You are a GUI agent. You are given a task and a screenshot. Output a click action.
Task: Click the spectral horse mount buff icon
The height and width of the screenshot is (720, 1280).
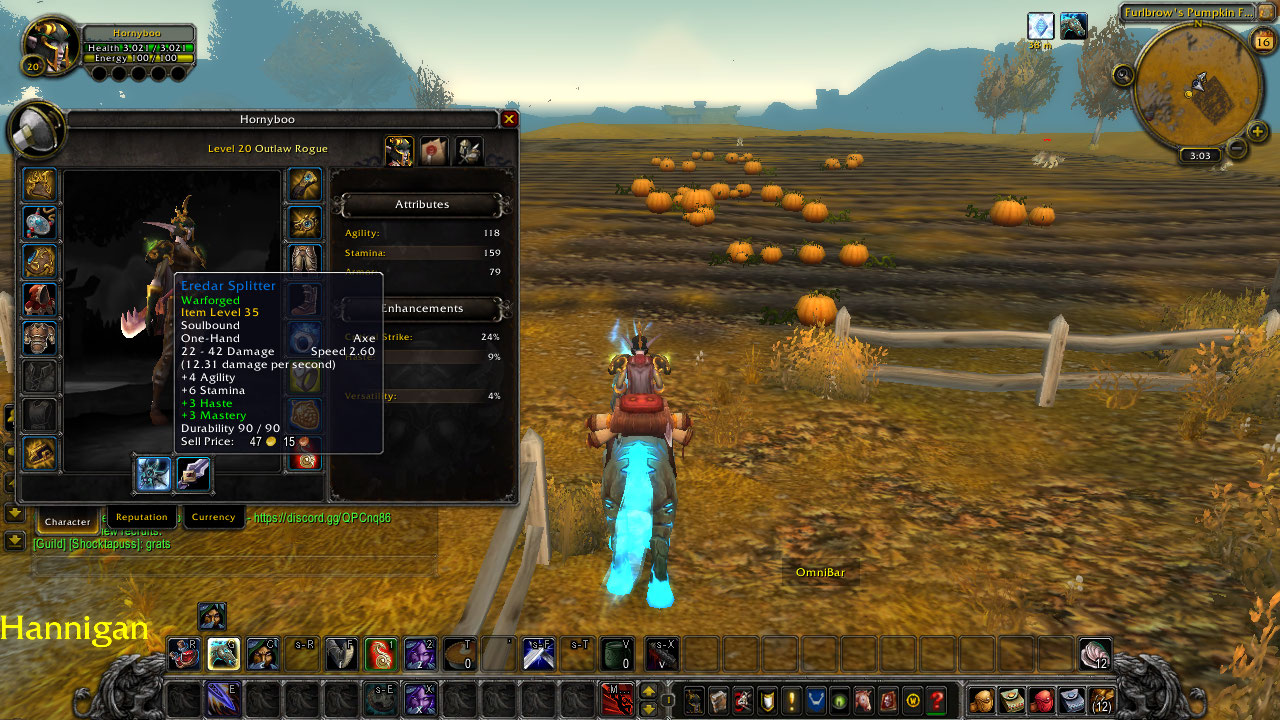[x=1074, y=26]
